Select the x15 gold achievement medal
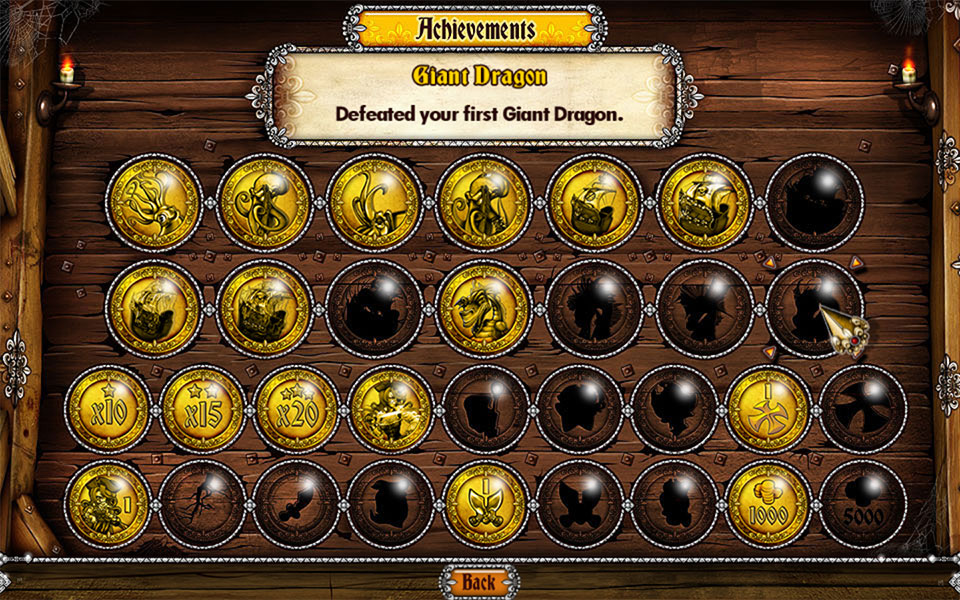 pos(203,409)
